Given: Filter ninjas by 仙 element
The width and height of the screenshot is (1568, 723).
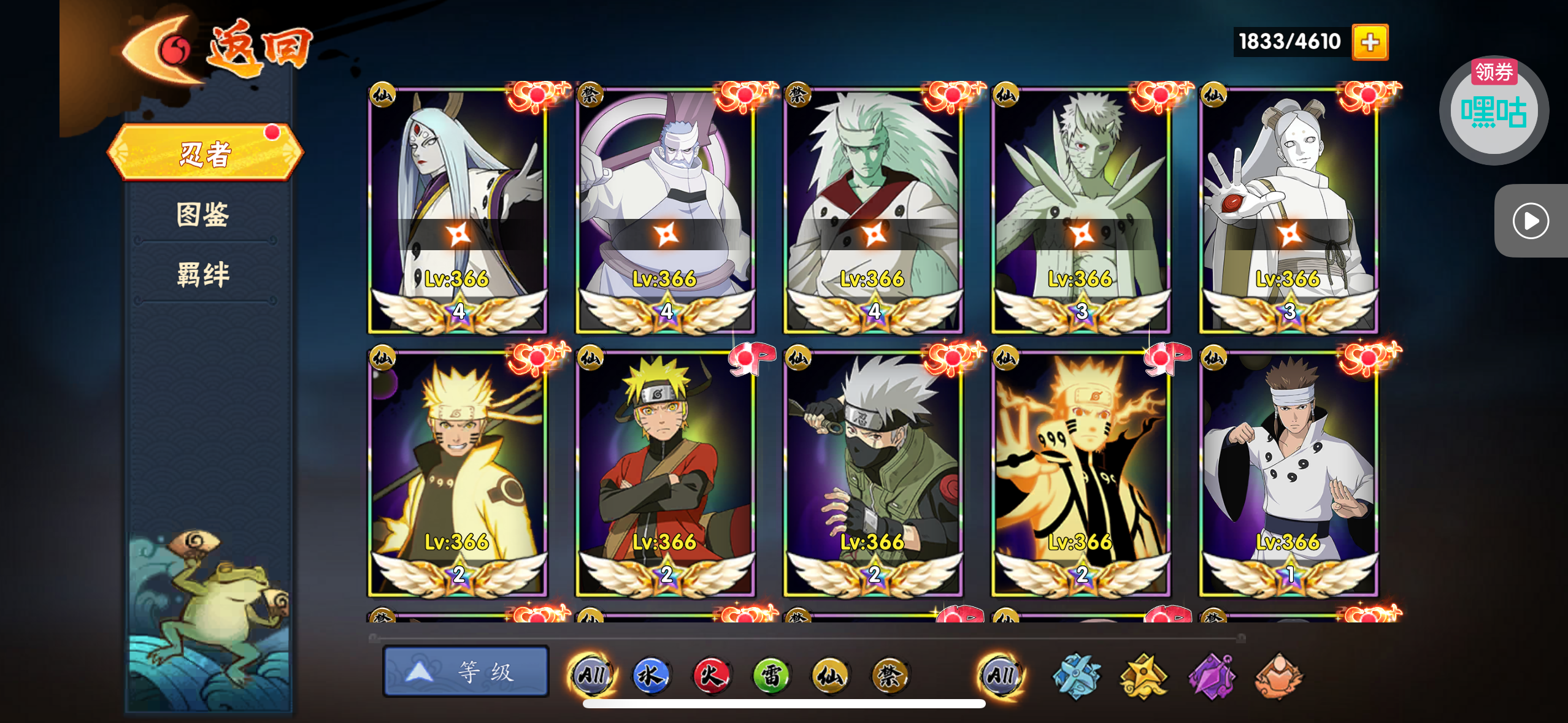Looking at the screenshot, I should (830, 675).
